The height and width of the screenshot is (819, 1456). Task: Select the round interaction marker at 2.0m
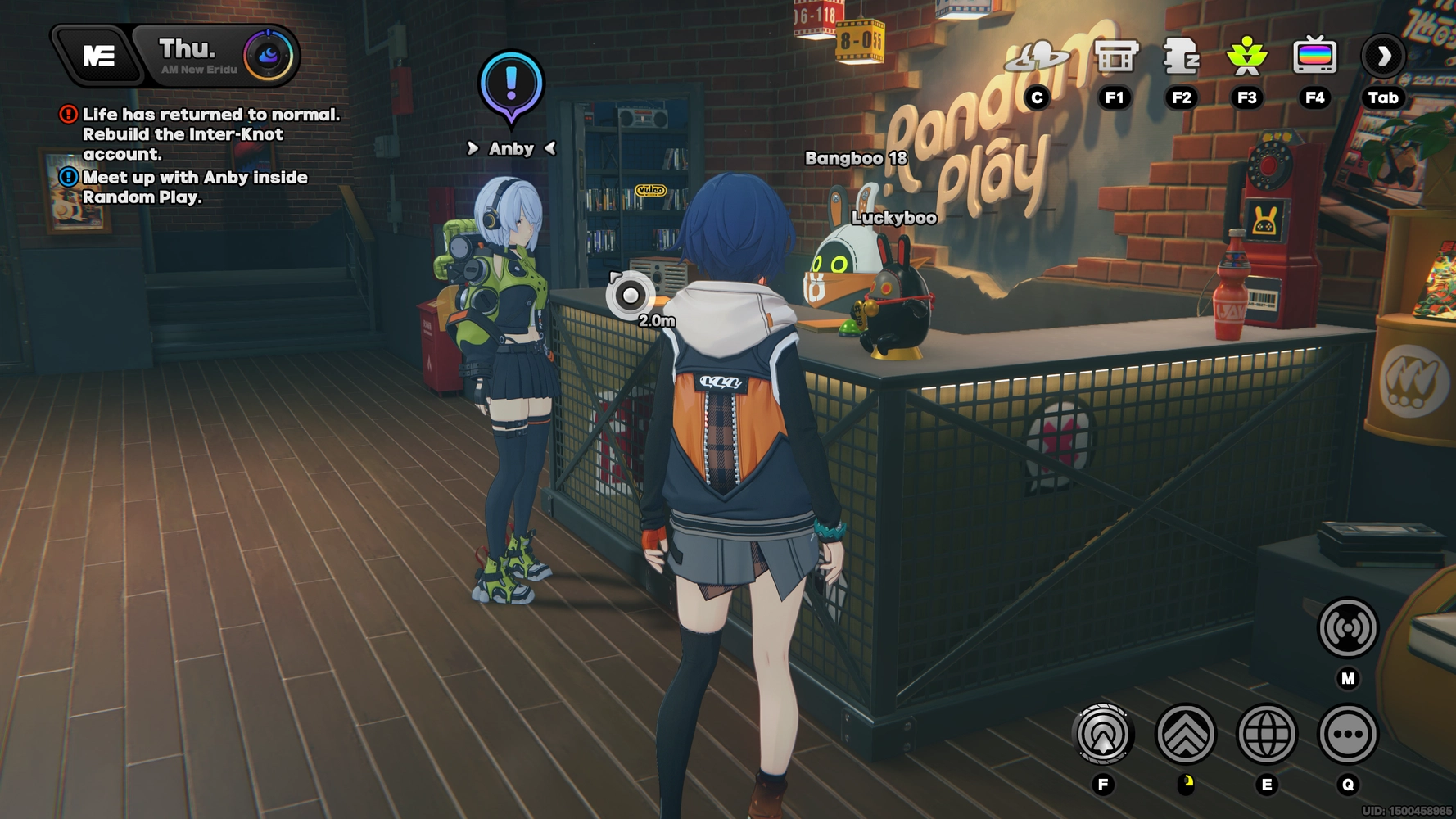point(630,295)
